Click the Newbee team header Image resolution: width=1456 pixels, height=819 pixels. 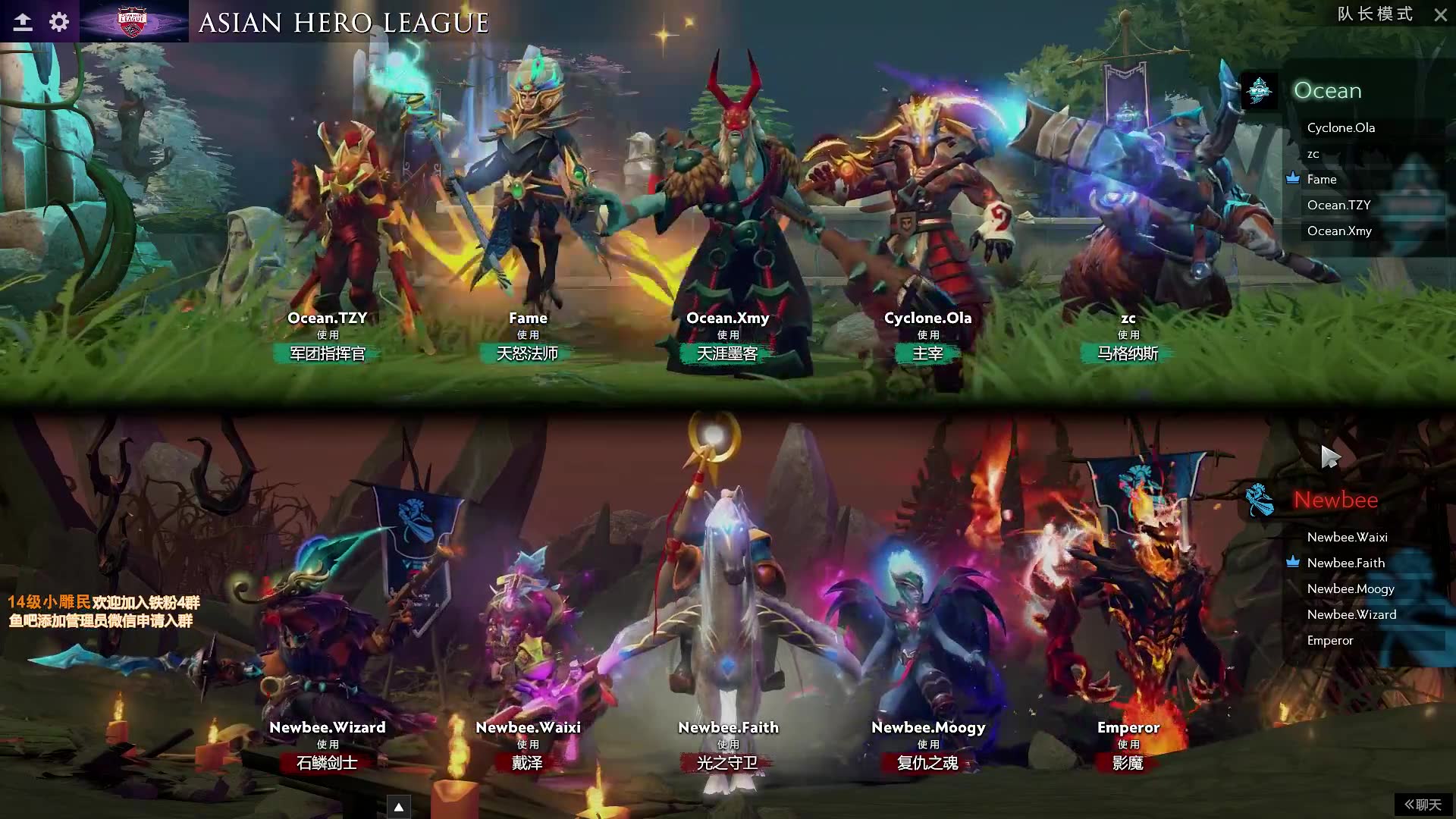1335,500
